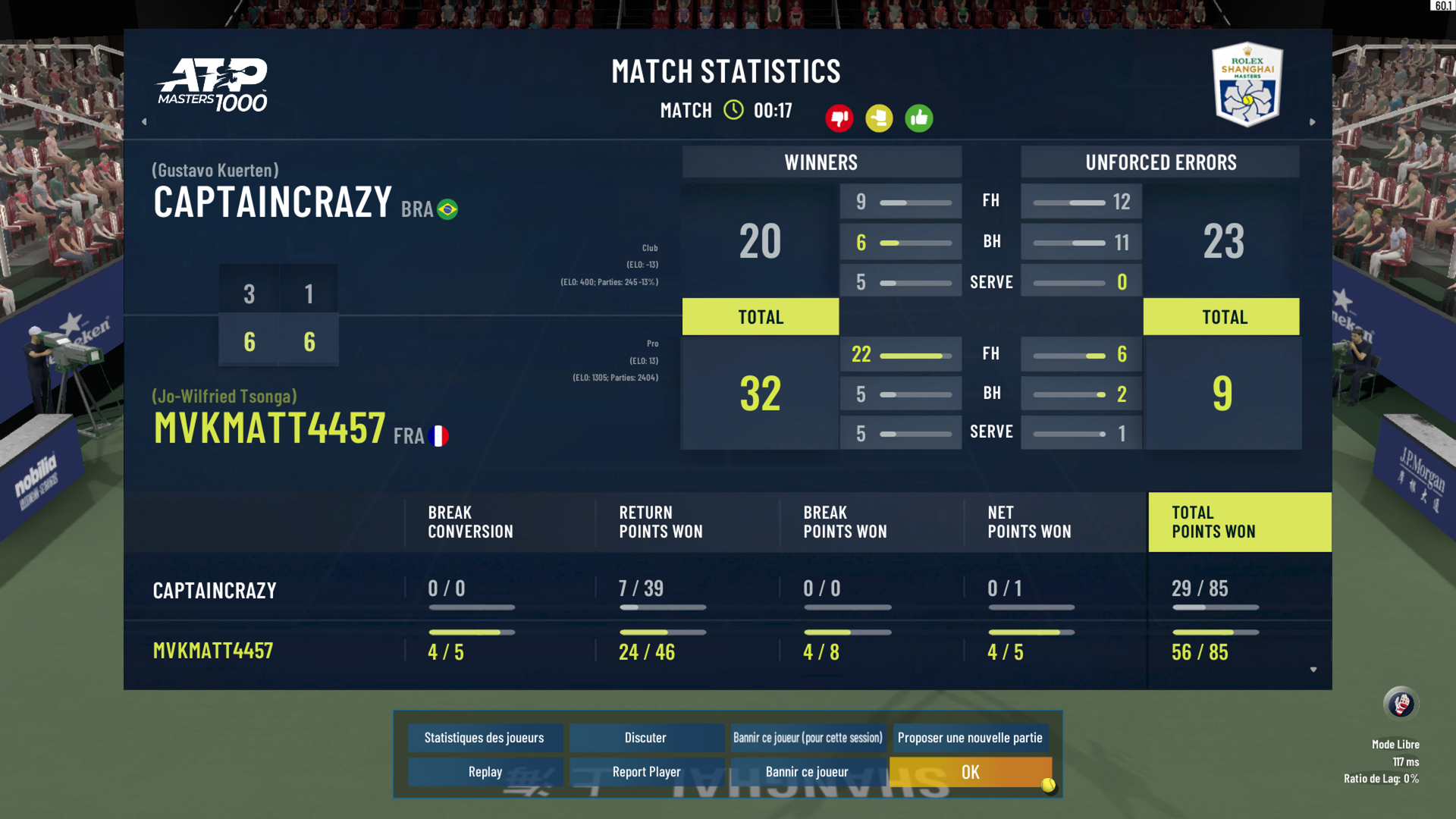Select the yellow neutral hand rating
The width and height of the screenshot is (1456, 819).
click(x=879, y=118)
